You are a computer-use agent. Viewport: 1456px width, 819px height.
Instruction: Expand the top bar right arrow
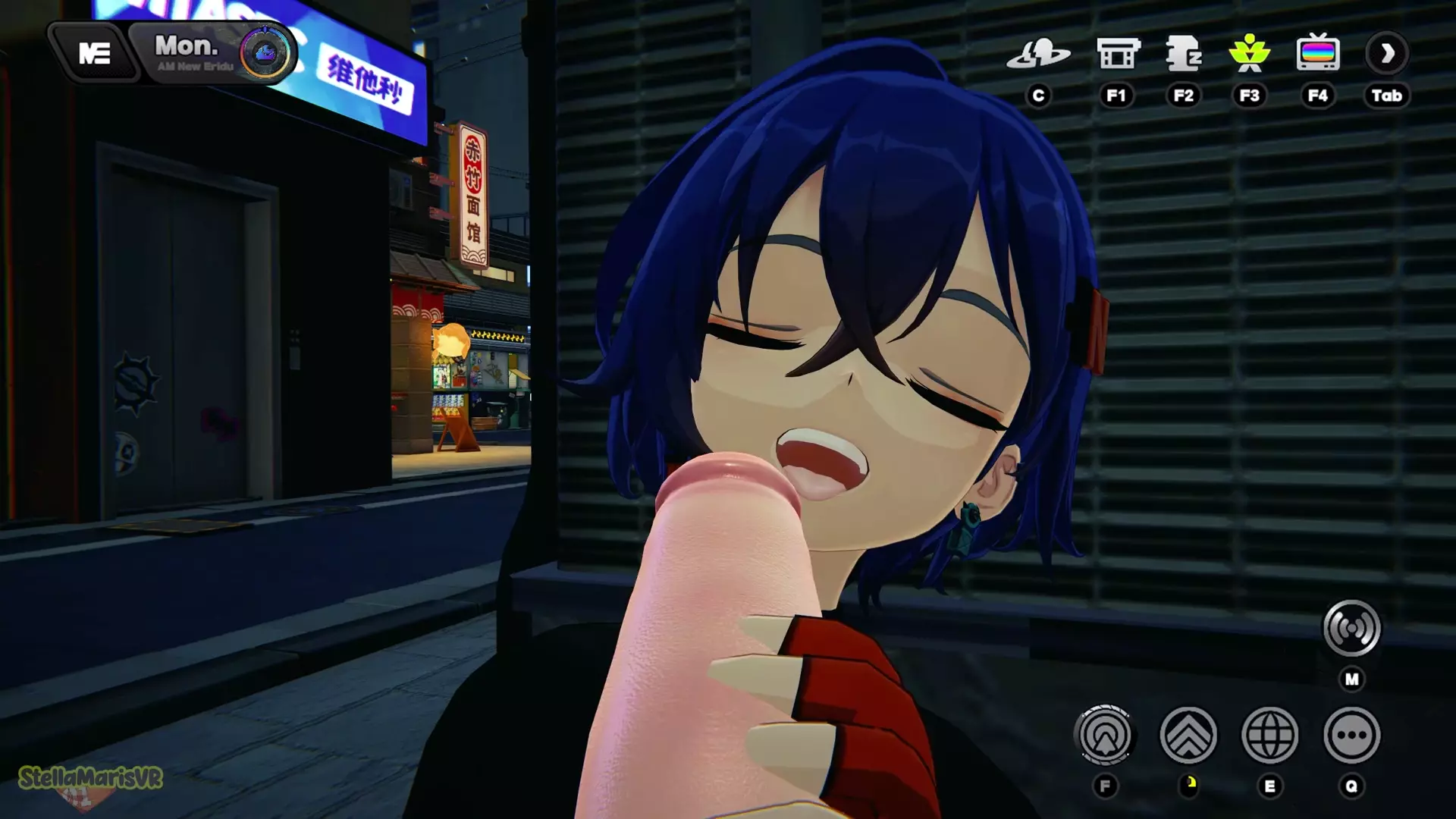coord(1387,54)
